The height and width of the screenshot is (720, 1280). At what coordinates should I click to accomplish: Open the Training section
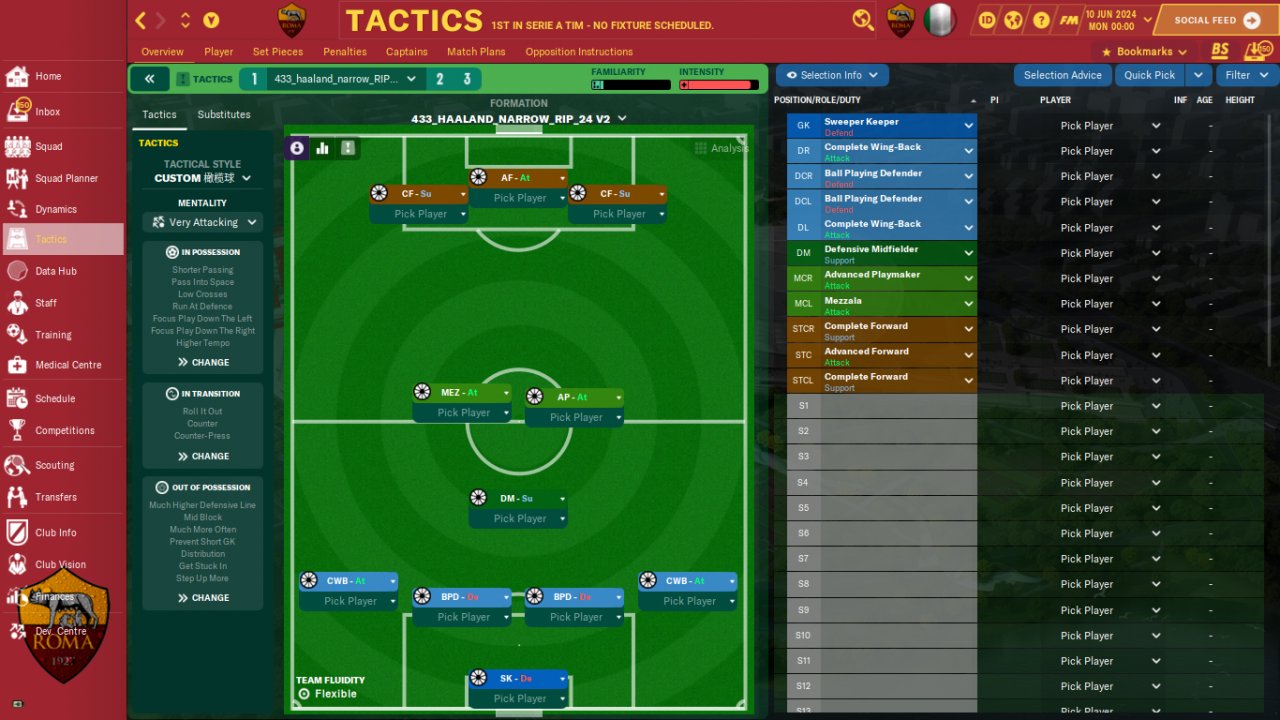click(53, 335)
